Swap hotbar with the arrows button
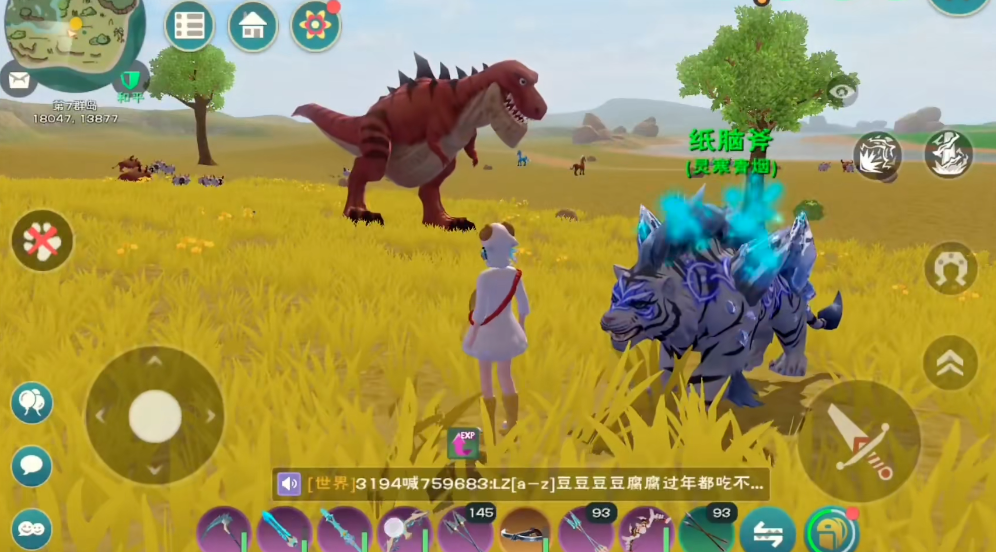This screenshot has height=552, width=996. (767, 530)
